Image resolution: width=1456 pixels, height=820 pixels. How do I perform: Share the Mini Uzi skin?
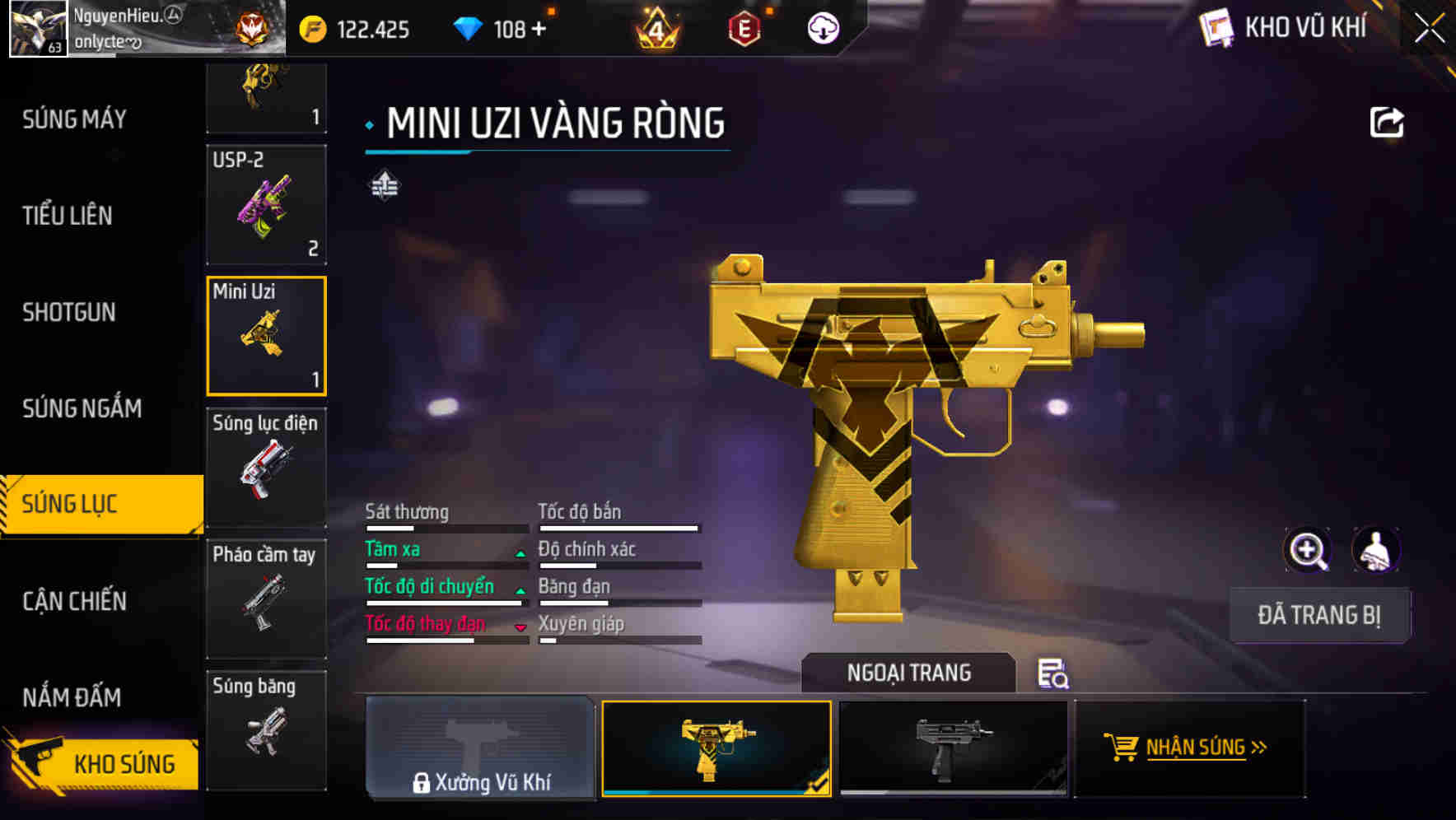[x=1386, y=123]
